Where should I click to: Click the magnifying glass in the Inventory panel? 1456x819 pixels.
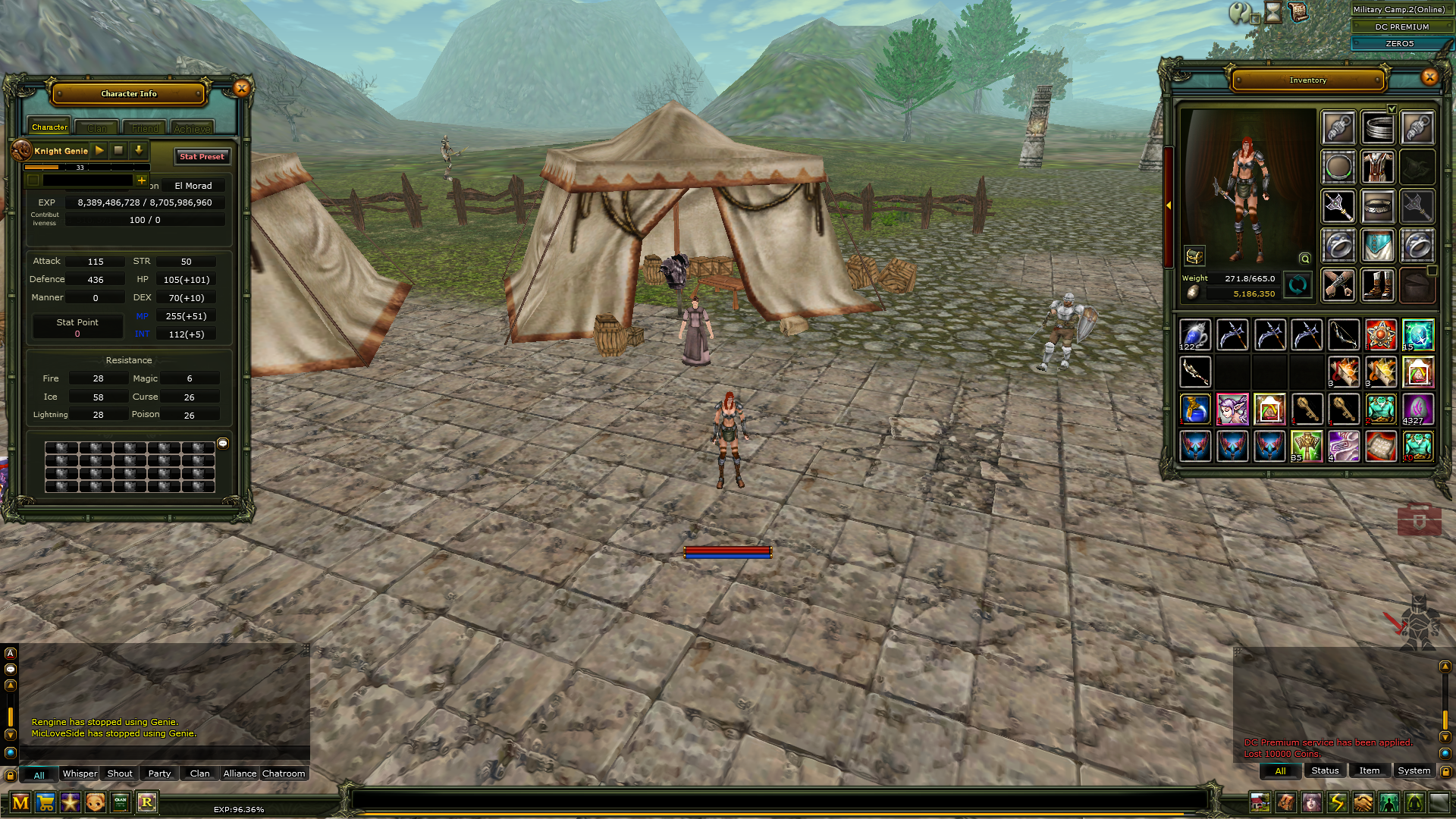click(1305, 259)
